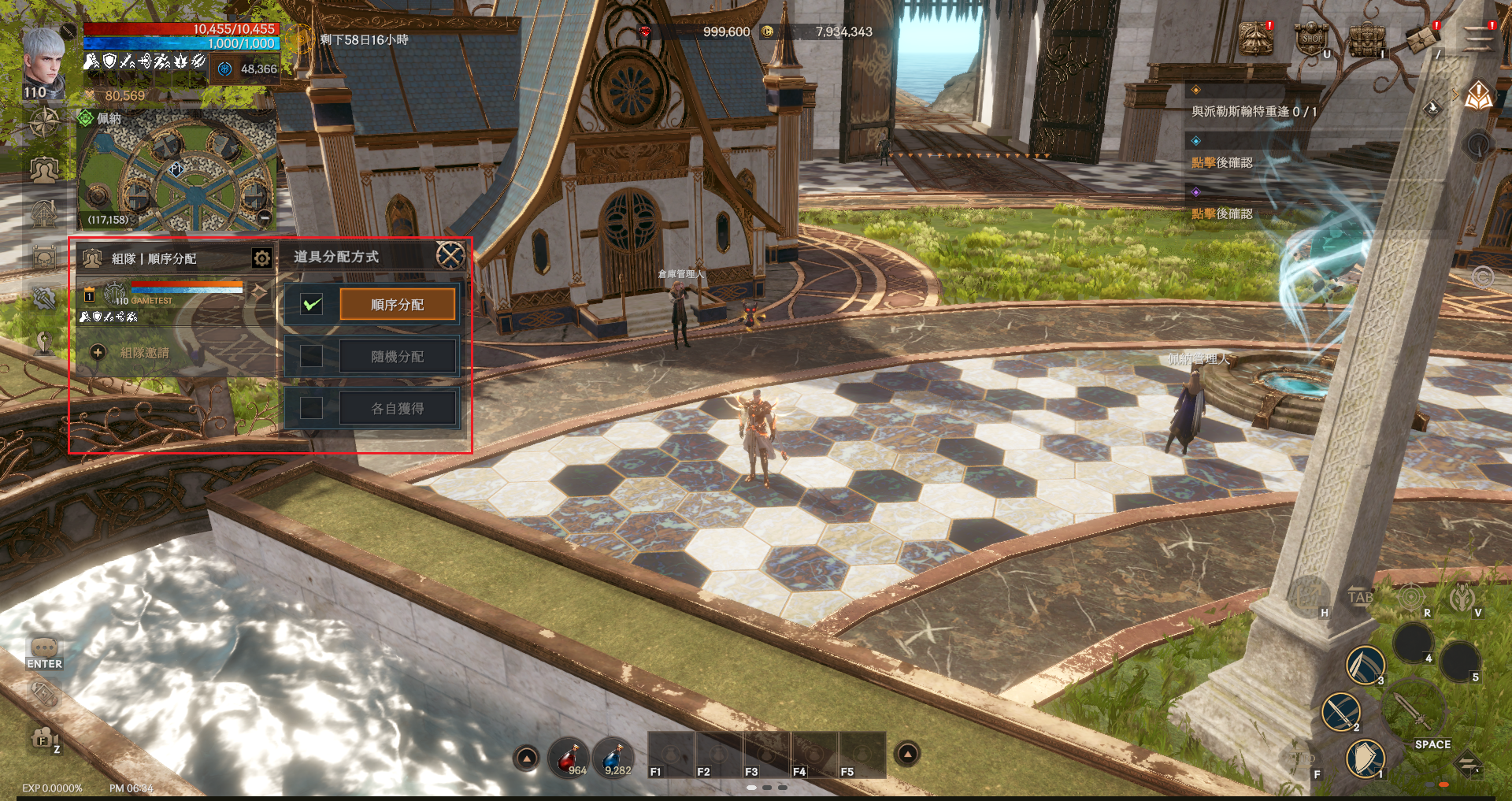Open the backpack inventory icon
1512x801 pixels.
[x=1367, y=39]
